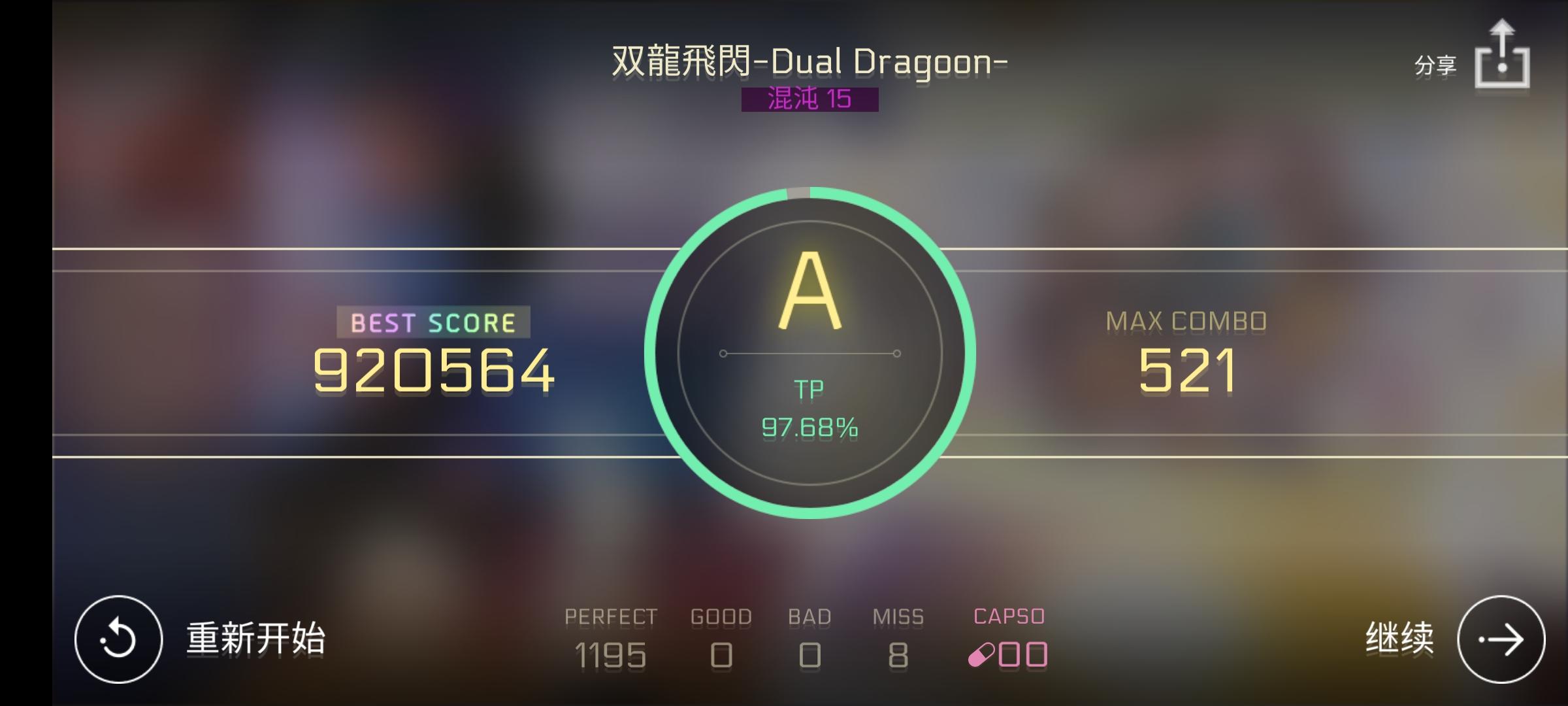Screen dimensions: 1568x706
Task: Toggle the GOOD count display
Action: [x=722, y=654]
